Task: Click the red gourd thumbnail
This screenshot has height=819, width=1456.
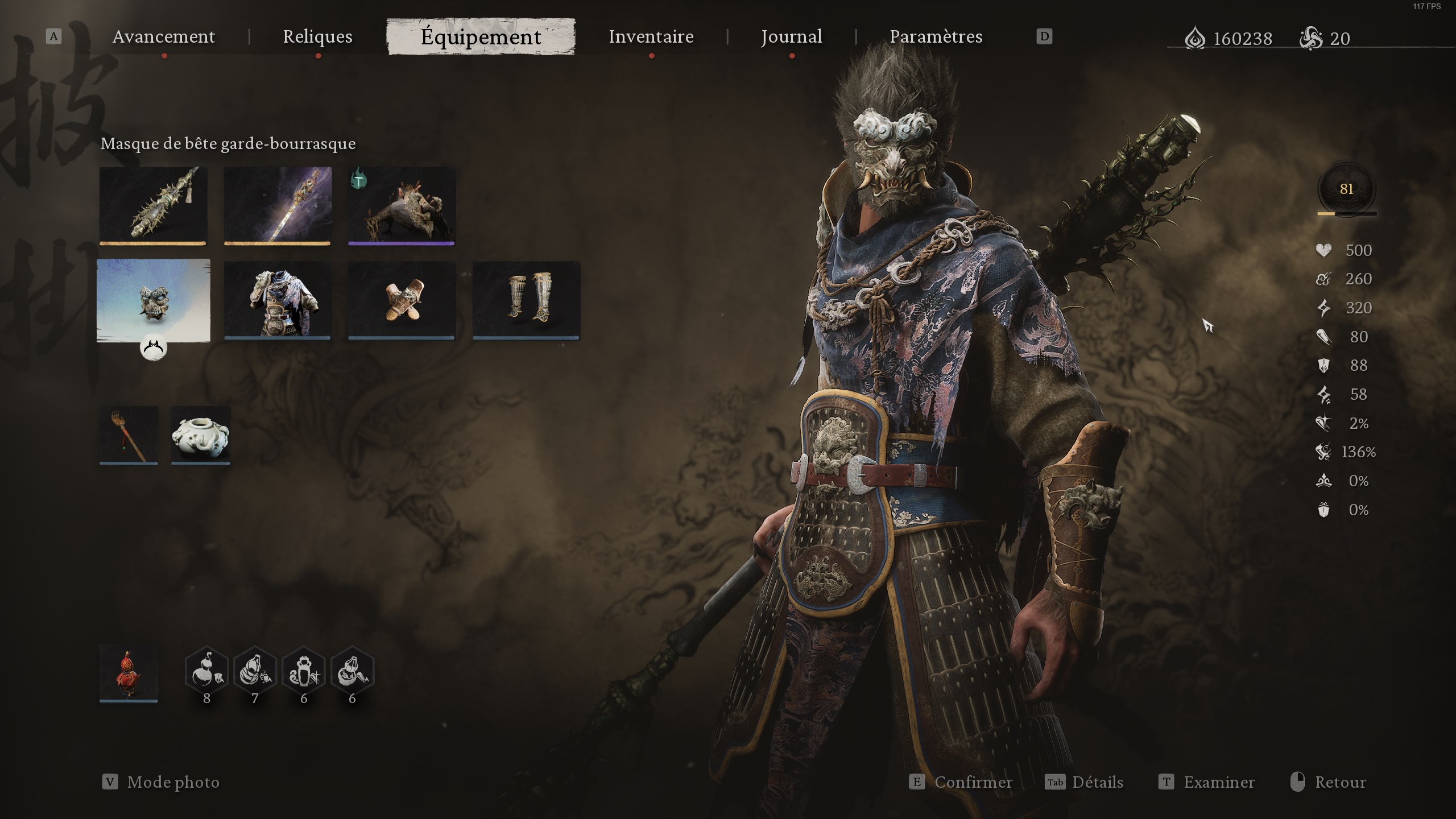Action: point(128,674)
